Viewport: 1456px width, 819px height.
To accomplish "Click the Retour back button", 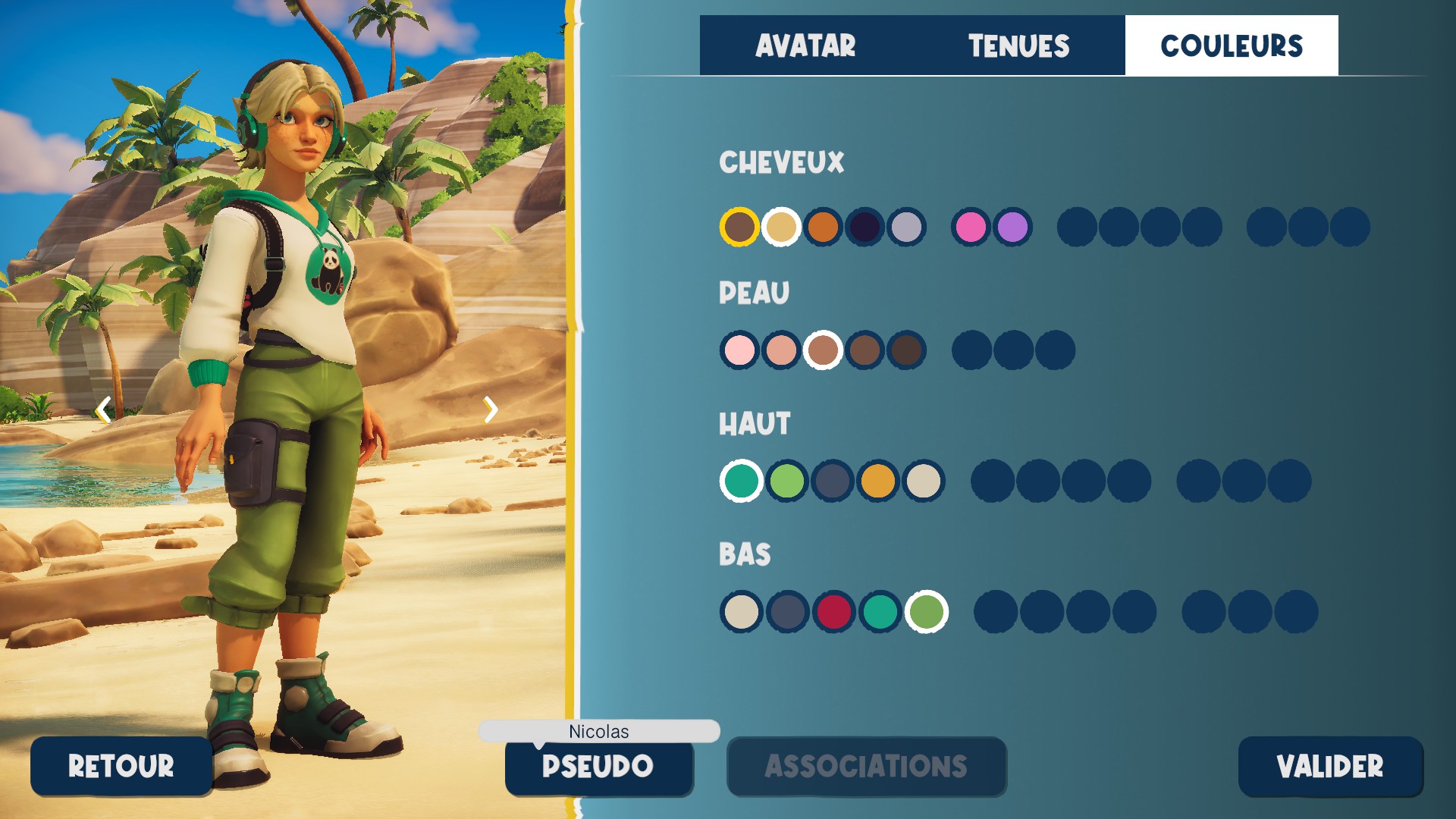I will click(121, 766).
